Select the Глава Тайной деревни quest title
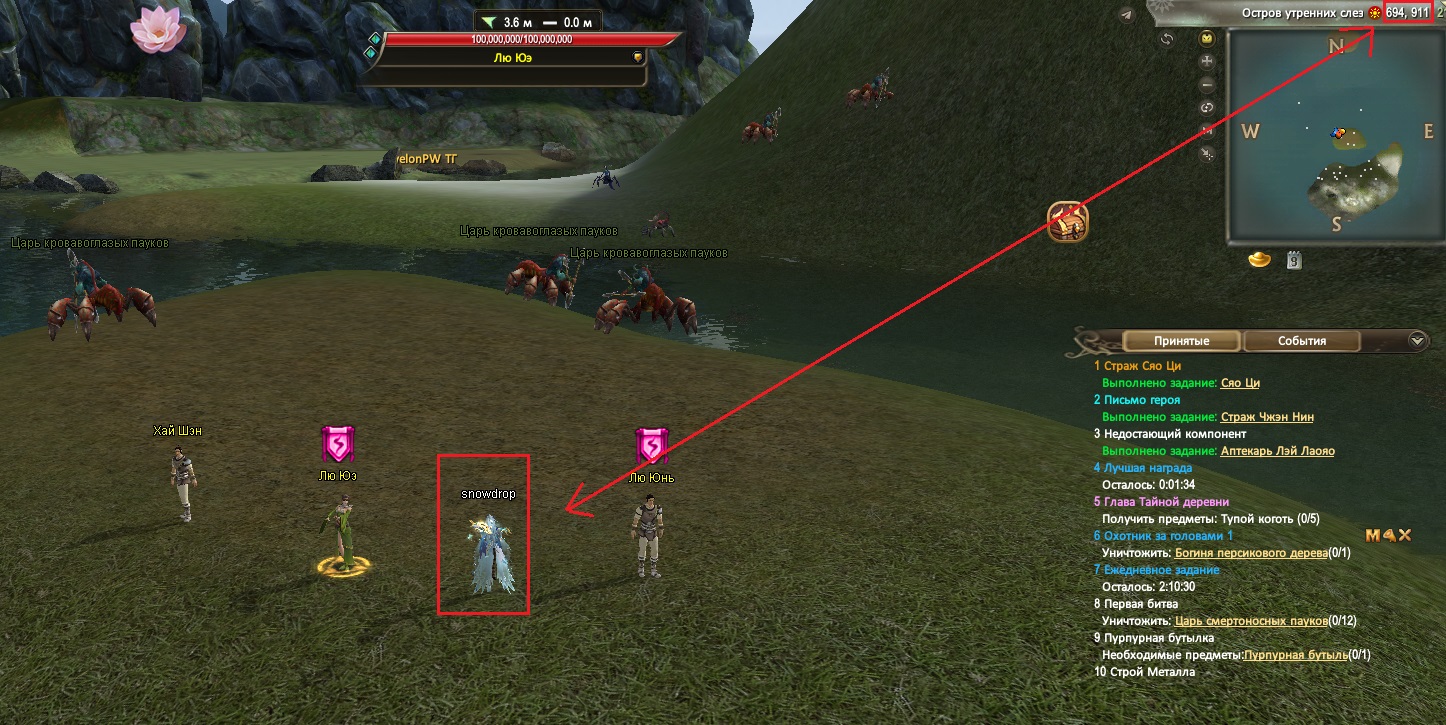Image resolution: width=1446 pixels, height=725 pixels. [x=1166, y=502]
